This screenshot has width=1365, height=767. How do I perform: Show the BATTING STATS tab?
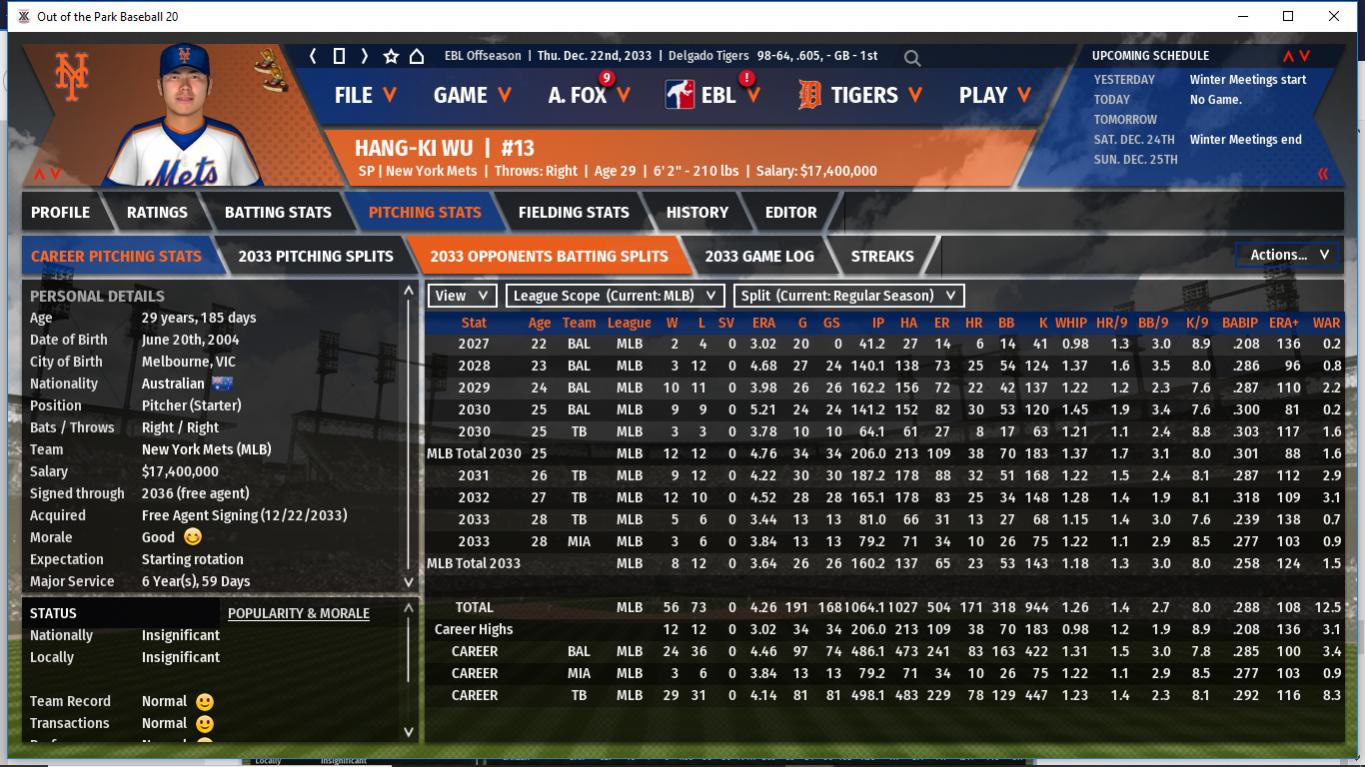[277, 212]
